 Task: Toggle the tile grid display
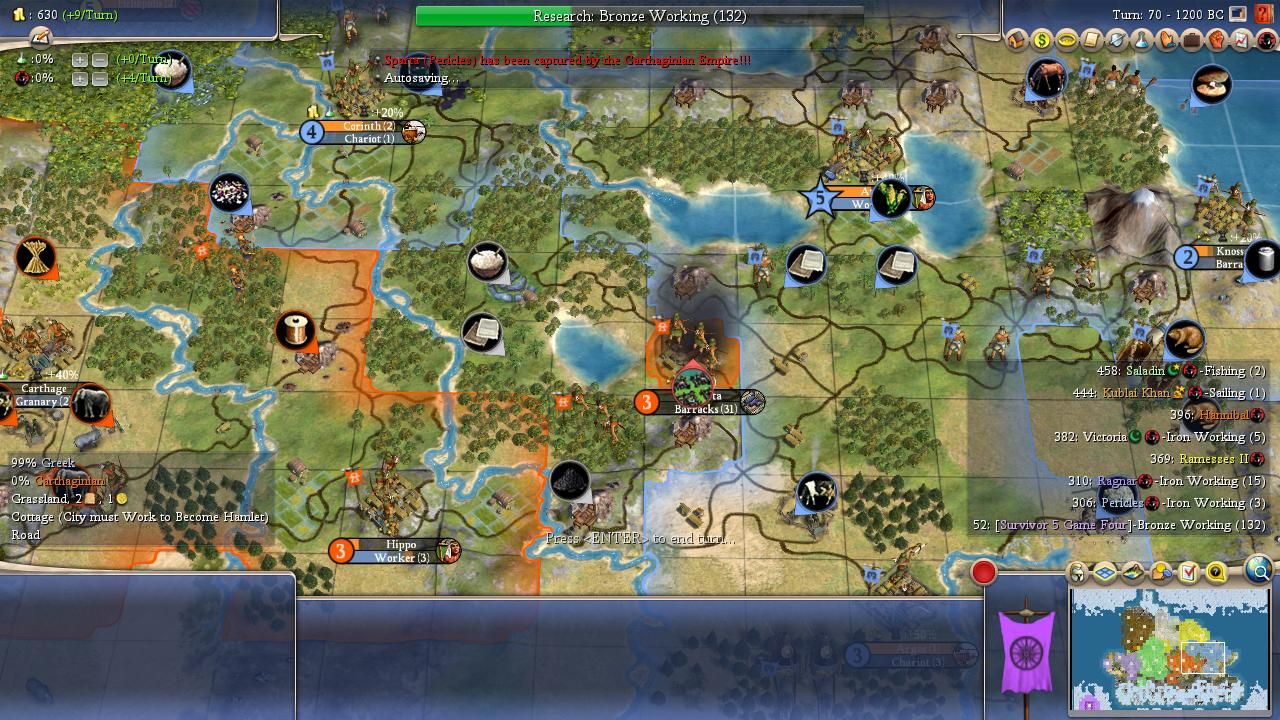tap(1105, 573)
